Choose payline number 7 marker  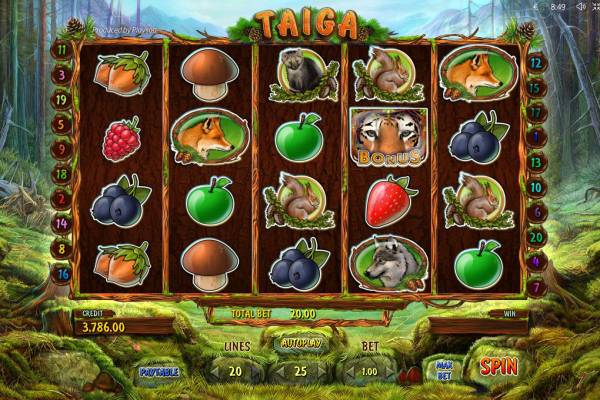pyautogui.click(x=534, y=288)
